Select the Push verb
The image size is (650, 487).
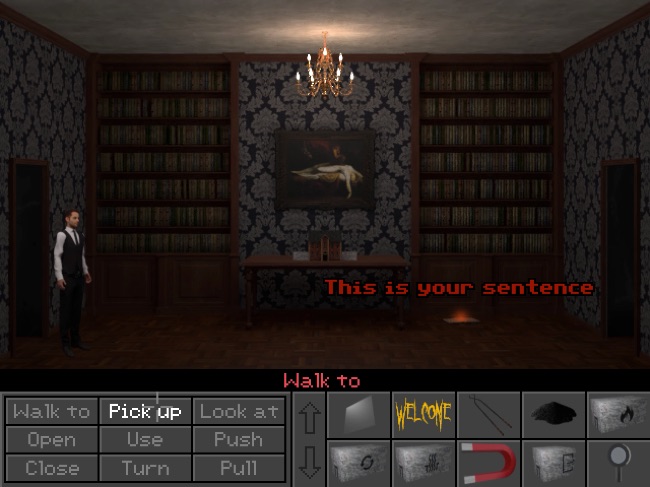pyautogui.click(x=238, y=439)
